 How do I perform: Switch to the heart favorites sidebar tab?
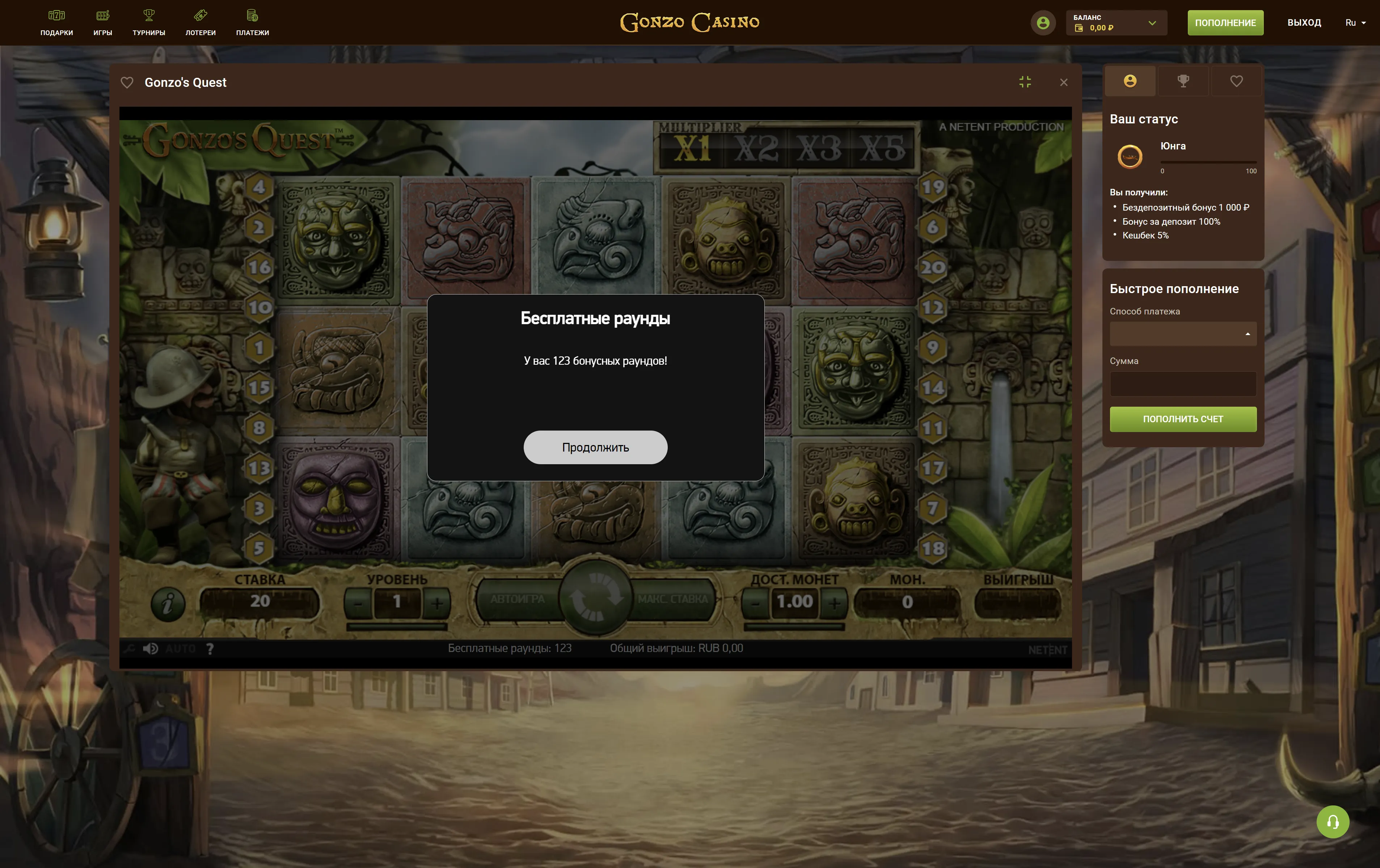[x=1236, y=81]
